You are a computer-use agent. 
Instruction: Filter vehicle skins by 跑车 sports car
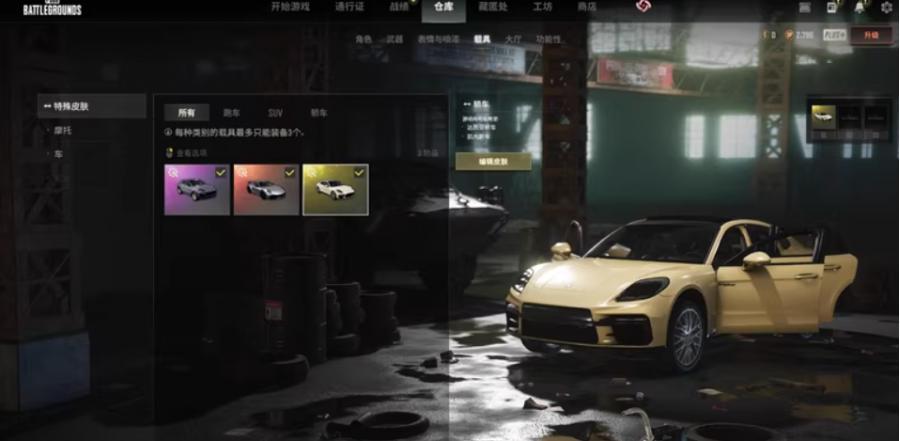click(x=231, y=113)
